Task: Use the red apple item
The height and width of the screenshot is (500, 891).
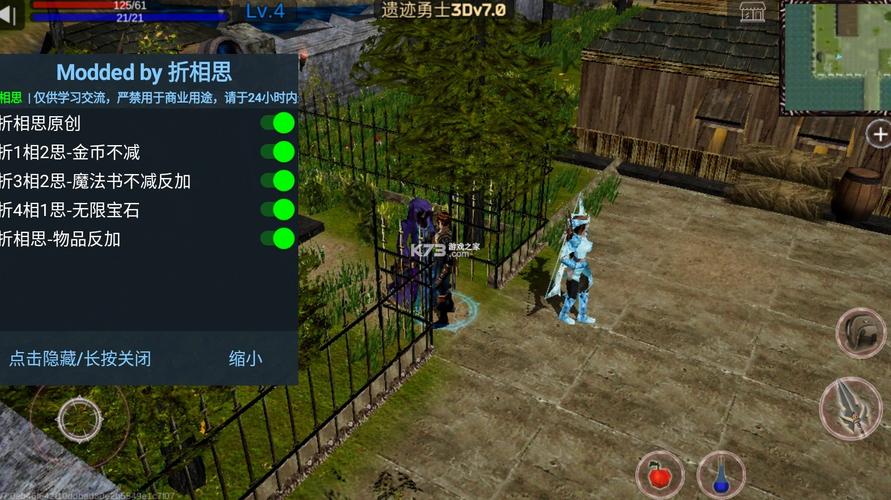Action: [659, 475]
